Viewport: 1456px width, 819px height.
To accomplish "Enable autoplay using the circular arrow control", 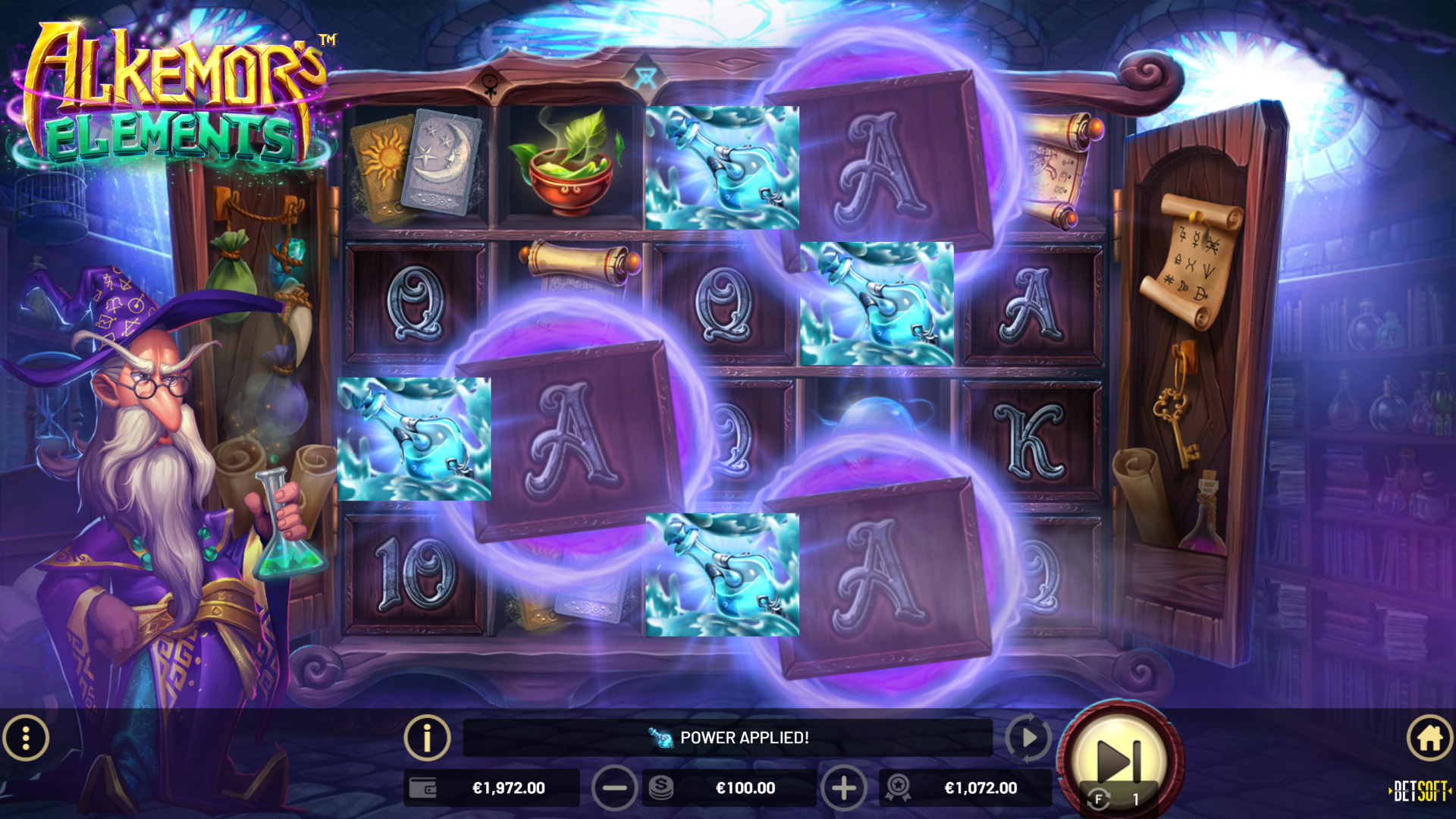I will tap(1028, 738).
